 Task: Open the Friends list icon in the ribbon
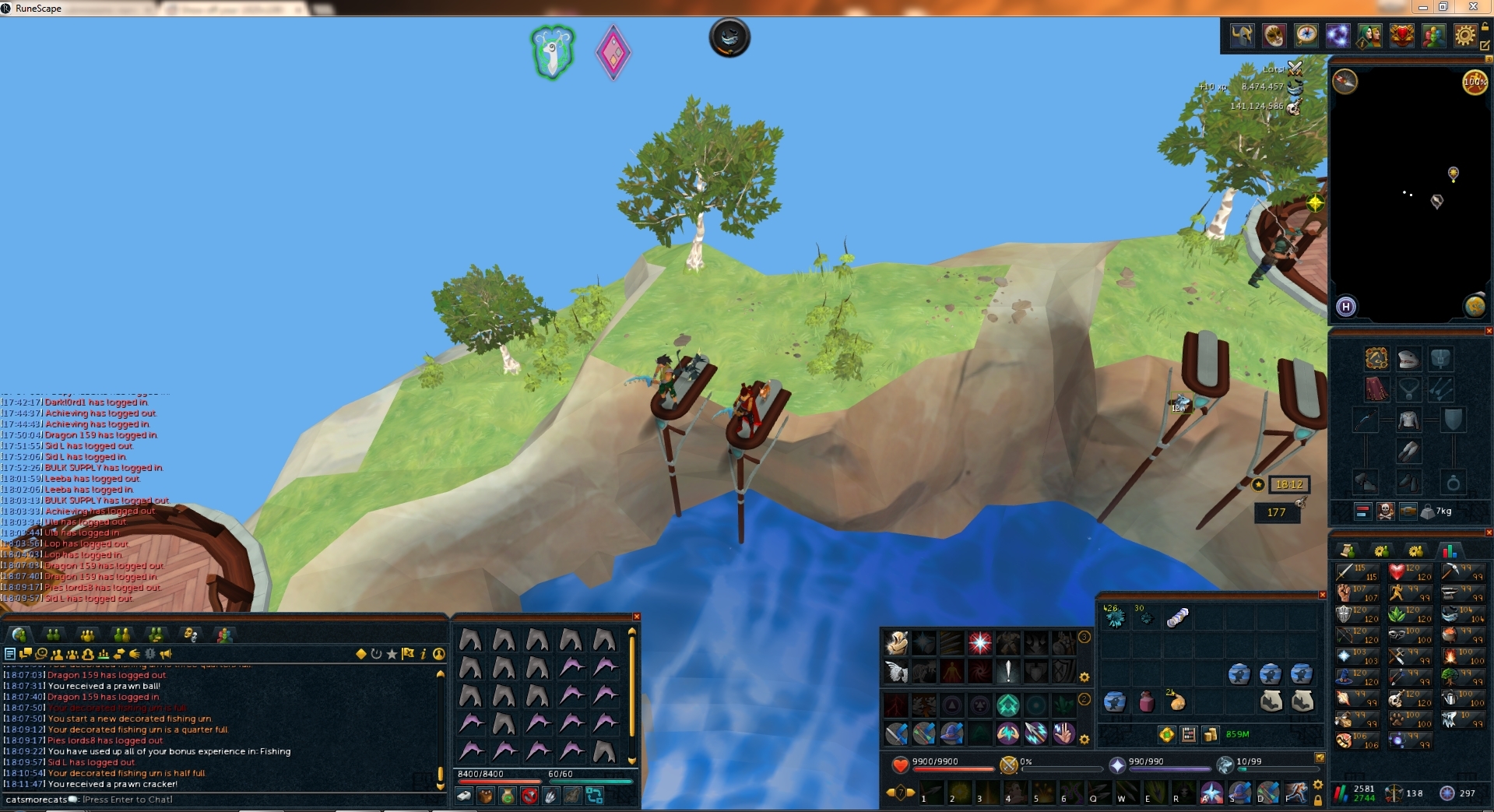(1433, 36)
